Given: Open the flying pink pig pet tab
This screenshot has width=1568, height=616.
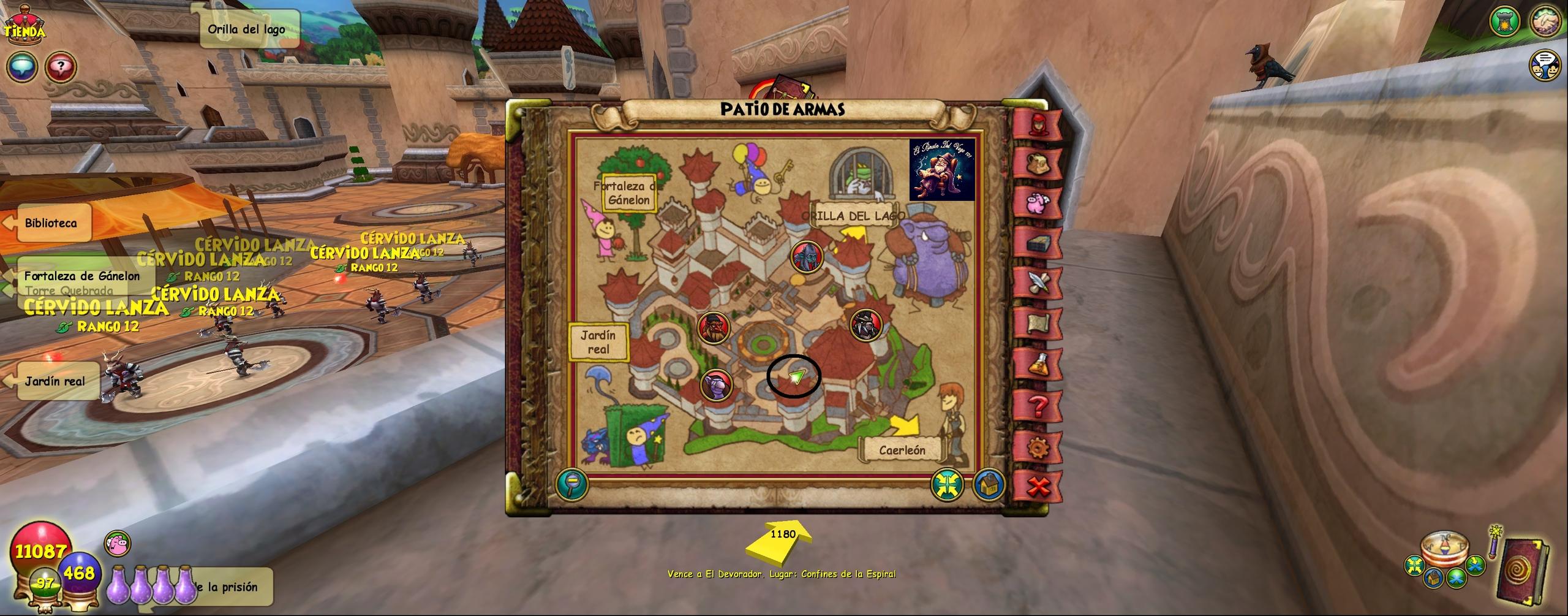Looking at the screenshot, I should (x=1038, y=202).
